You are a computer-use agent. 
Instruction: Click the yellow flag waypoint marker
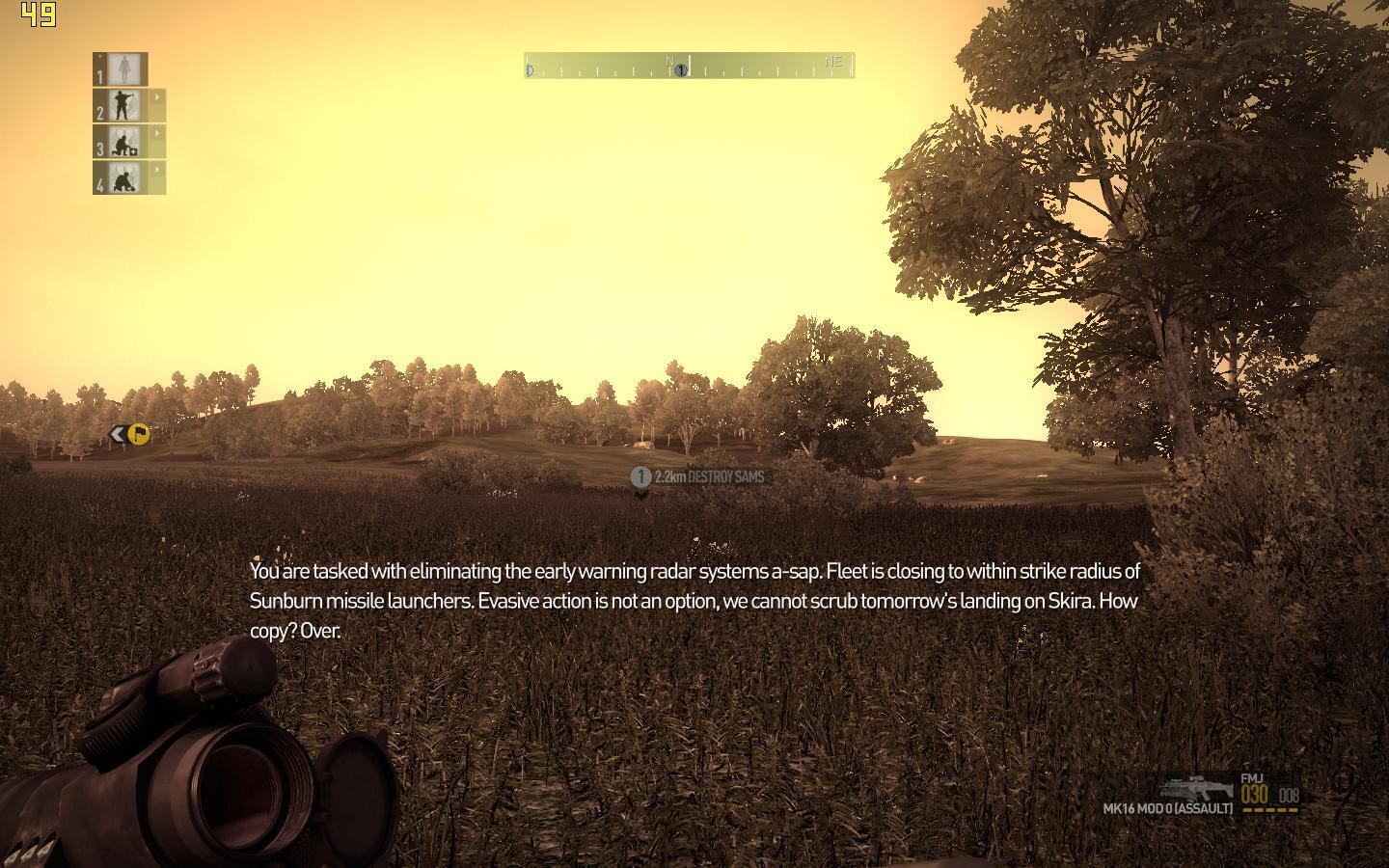[x=138, y=435]
